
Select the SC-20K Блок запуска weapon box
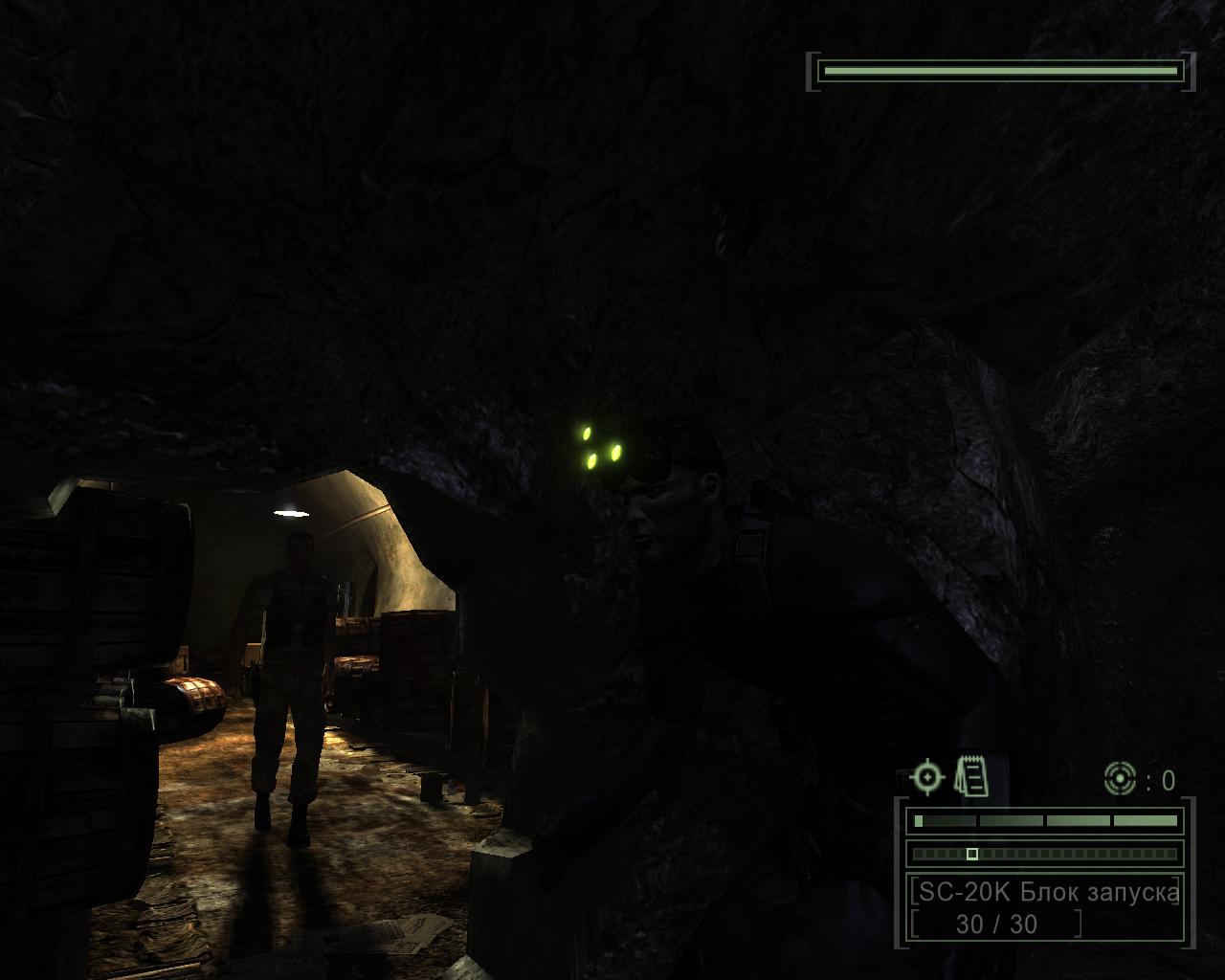point(1045,906)
